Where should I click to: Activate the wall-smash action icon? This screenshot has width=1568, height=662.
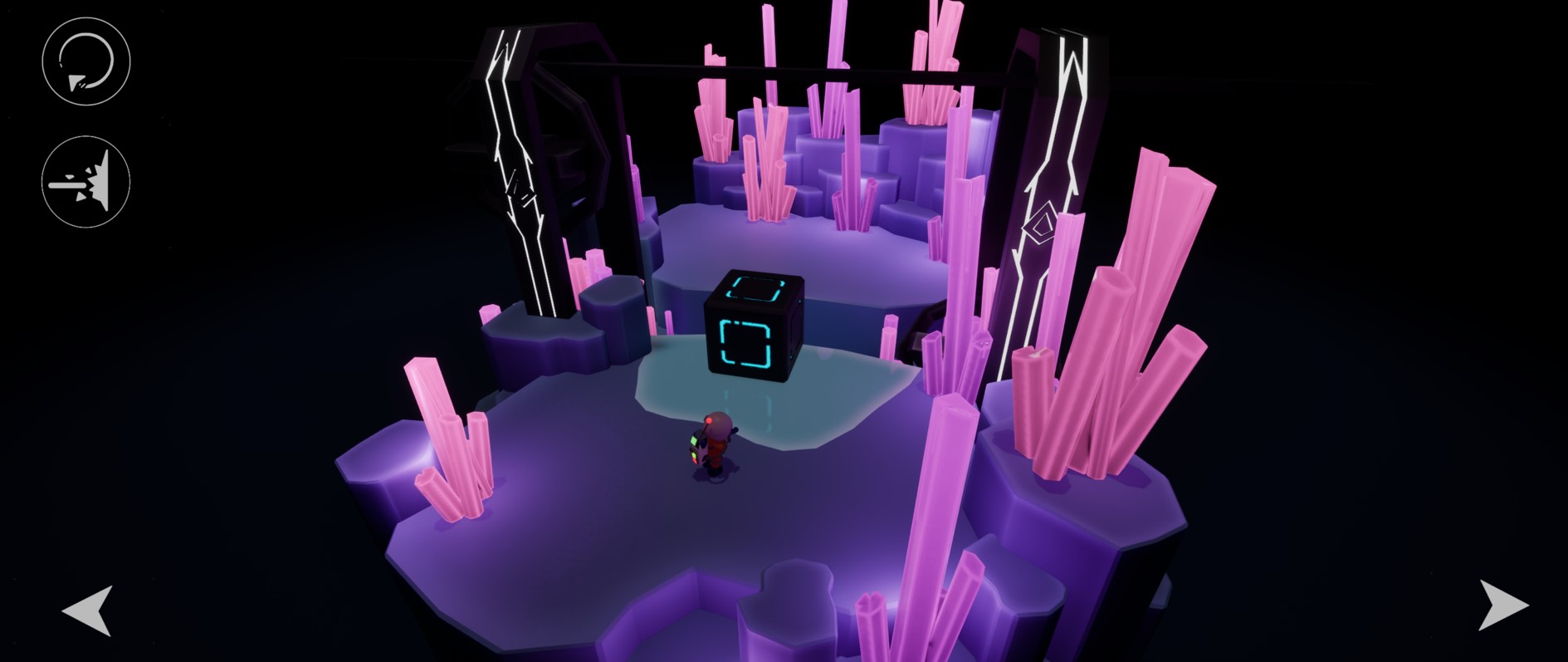click(x=85, y=182)
